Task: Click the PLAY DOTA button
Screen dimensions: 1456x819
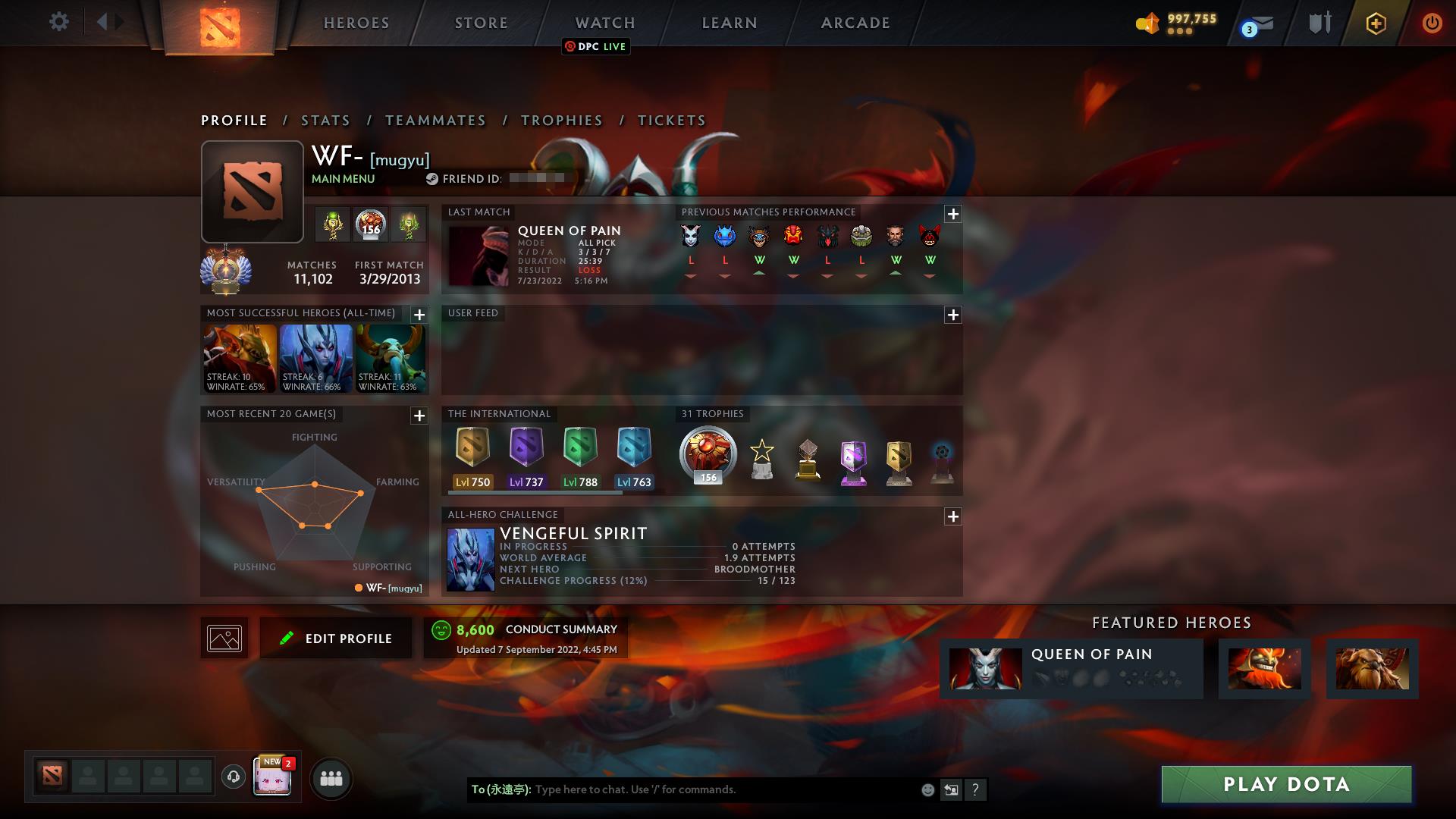Action: [1285, 786]
